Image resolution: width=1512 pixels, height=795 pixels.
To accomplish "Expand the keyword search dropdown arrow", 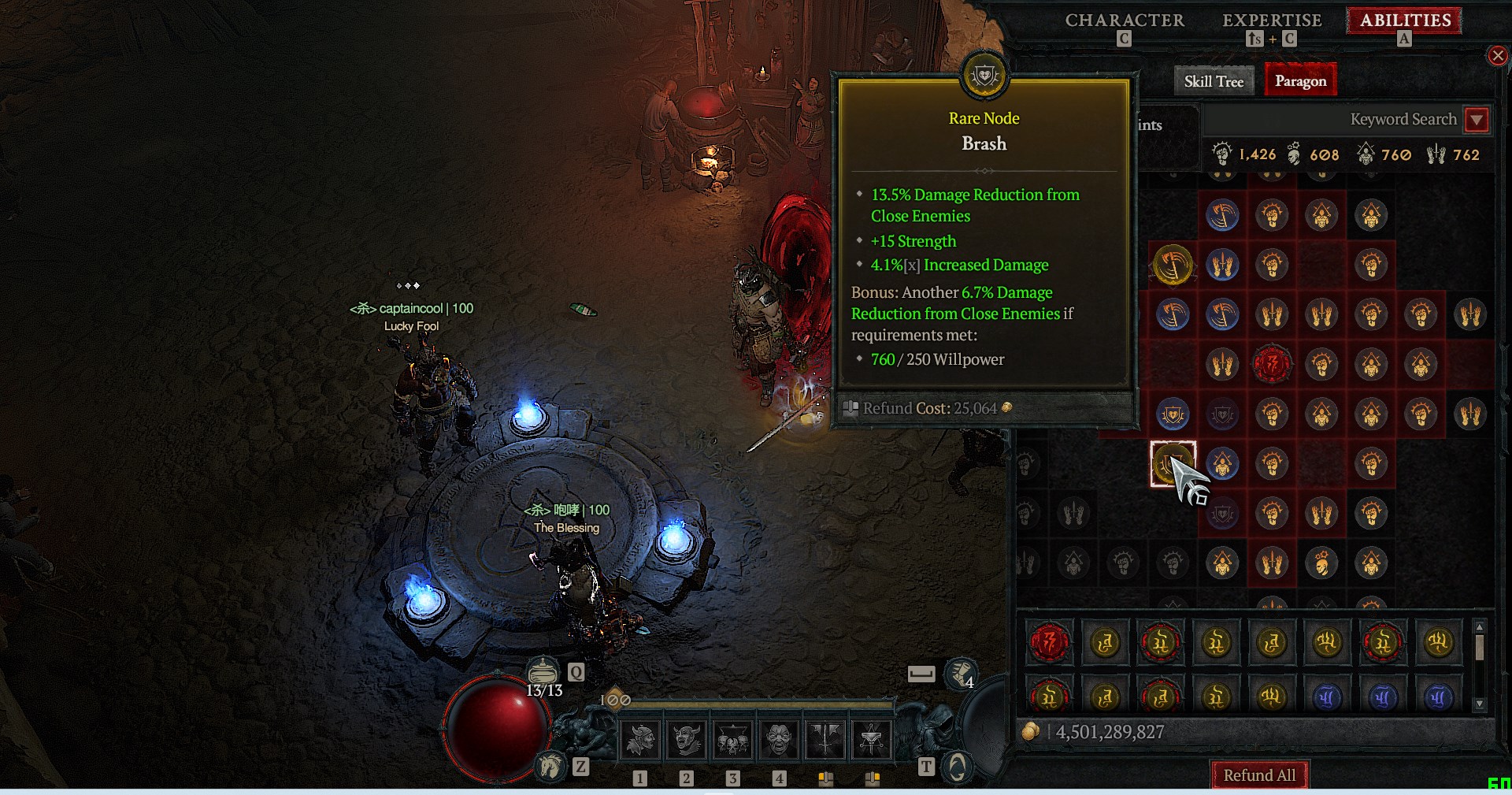I will point(1477,120).
